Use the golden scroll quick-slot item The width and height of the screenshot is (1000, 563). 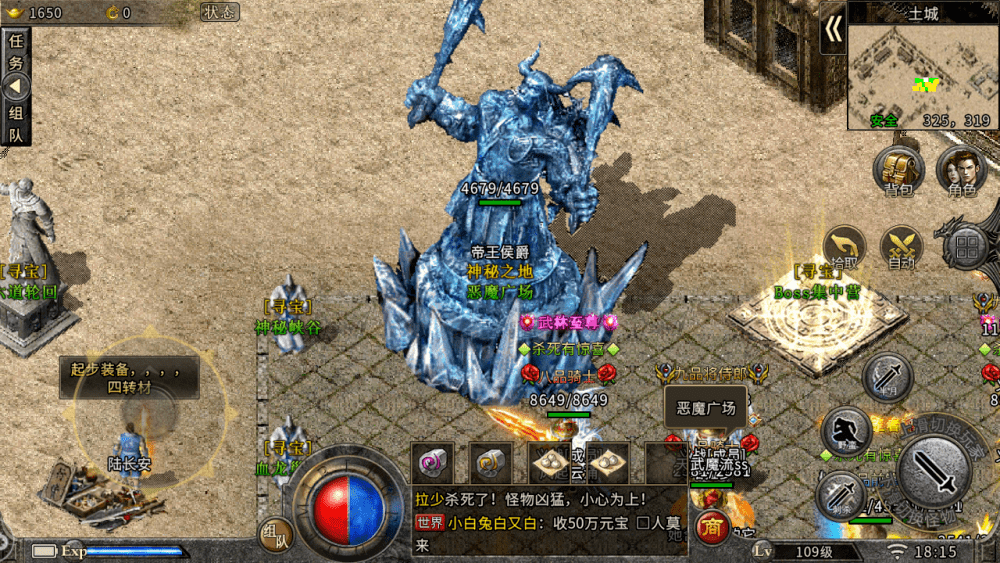click(x=492, y=463)
